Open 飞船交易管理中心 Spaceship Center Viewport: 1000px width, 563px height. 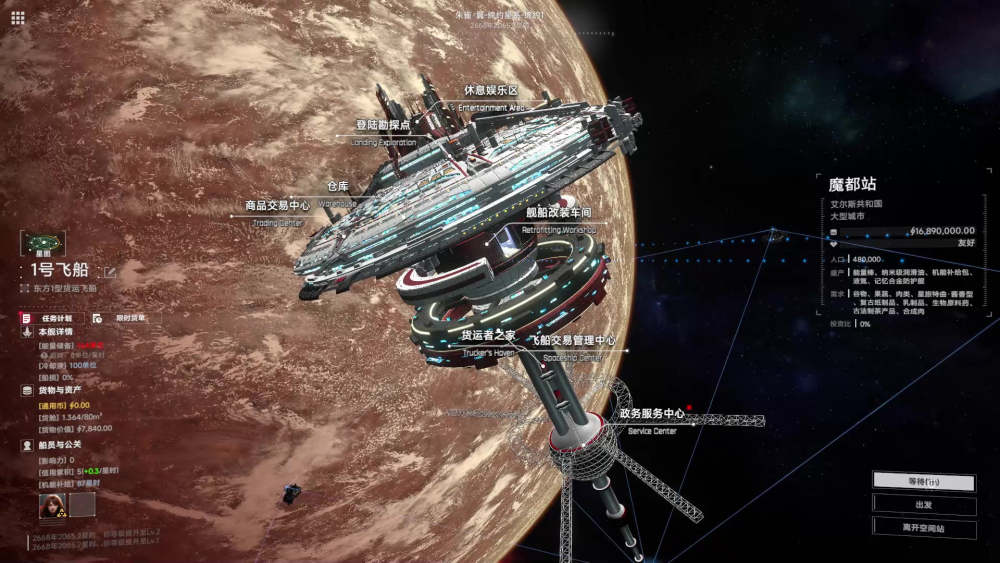click(572, 341)
